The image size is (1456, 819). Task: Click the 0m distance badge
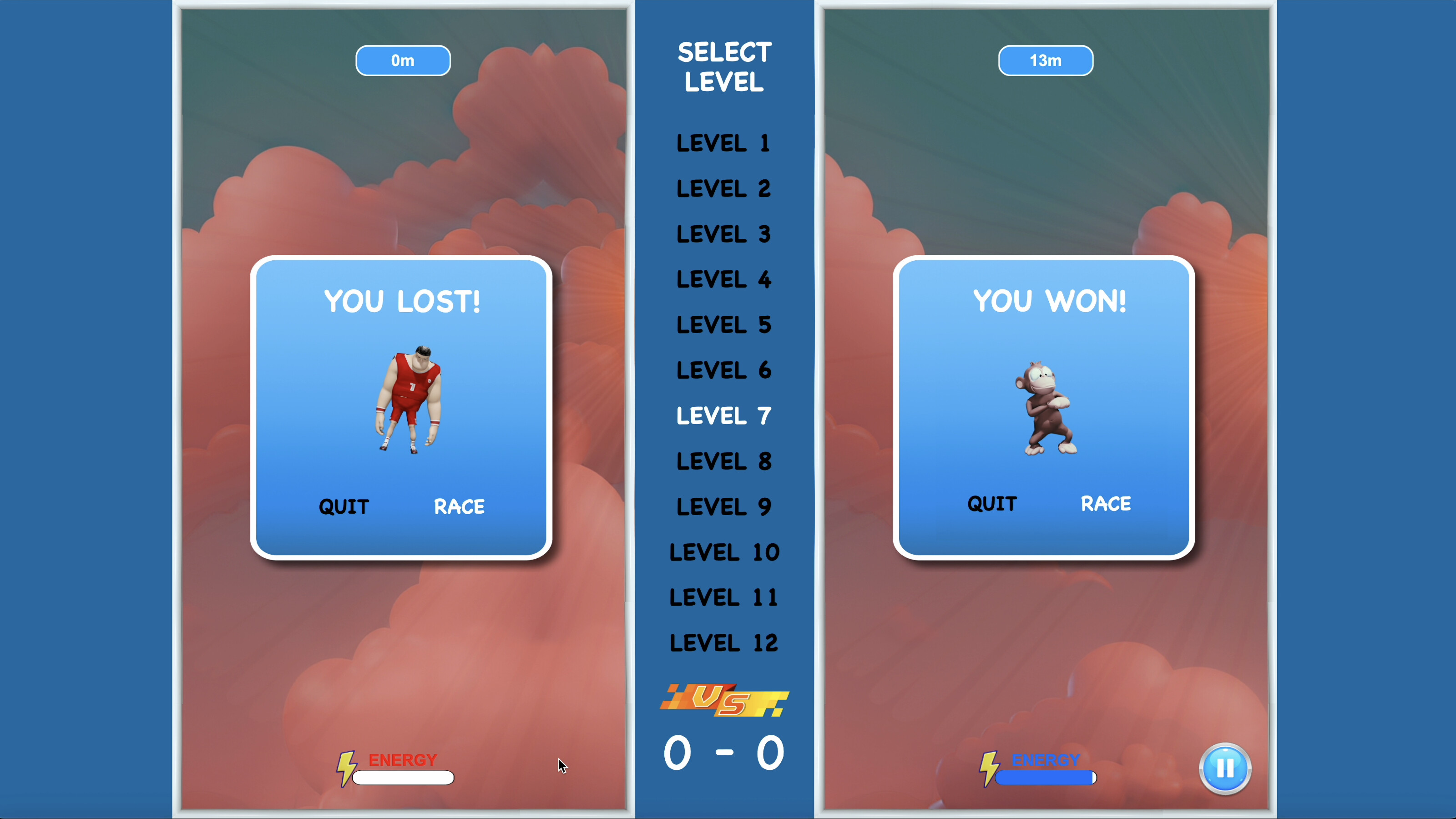(x=402, y=61)
